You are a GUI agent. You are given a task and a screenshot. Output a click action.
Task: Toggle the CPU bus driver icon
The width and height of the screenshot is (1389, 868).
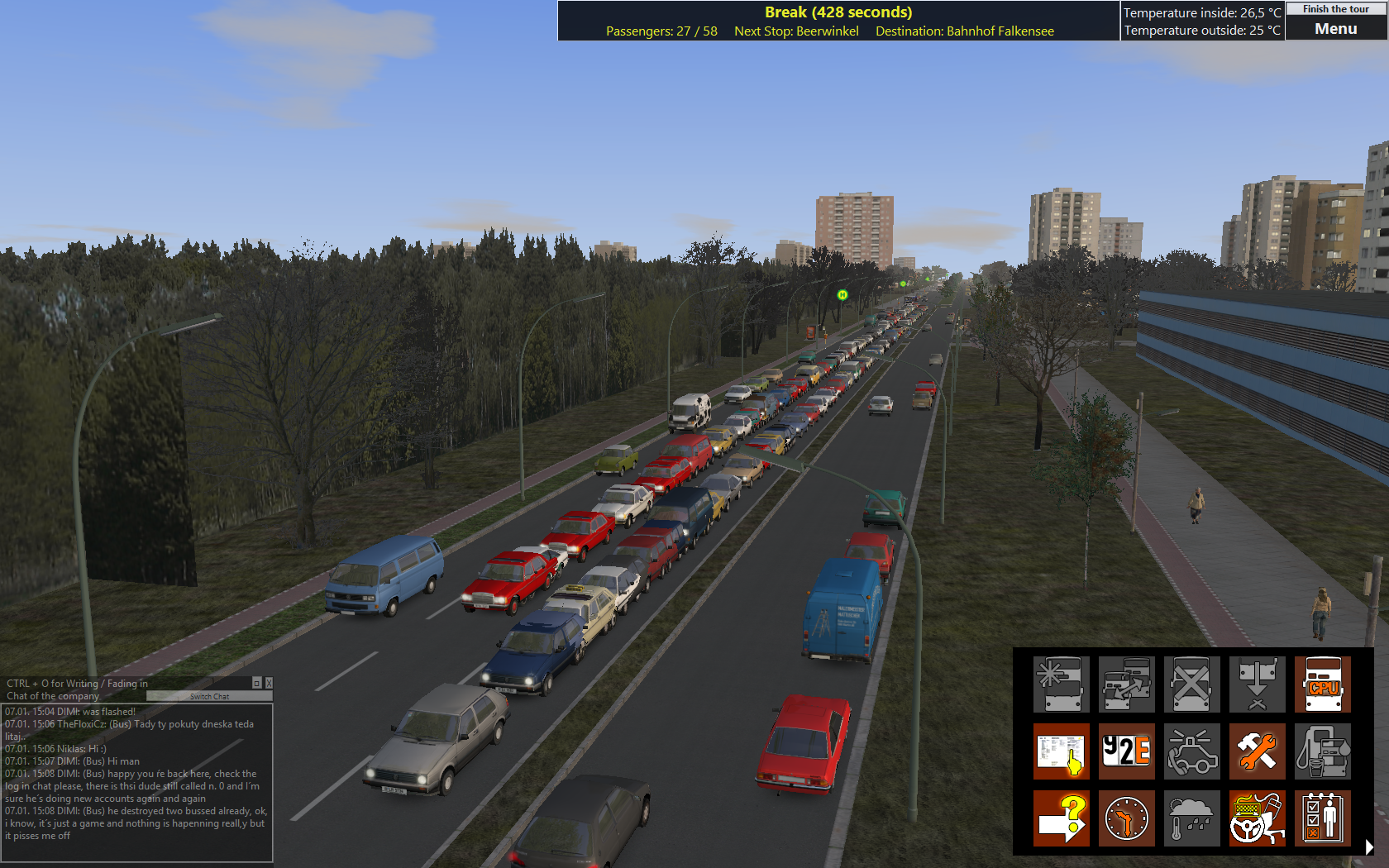[1322, 684]
